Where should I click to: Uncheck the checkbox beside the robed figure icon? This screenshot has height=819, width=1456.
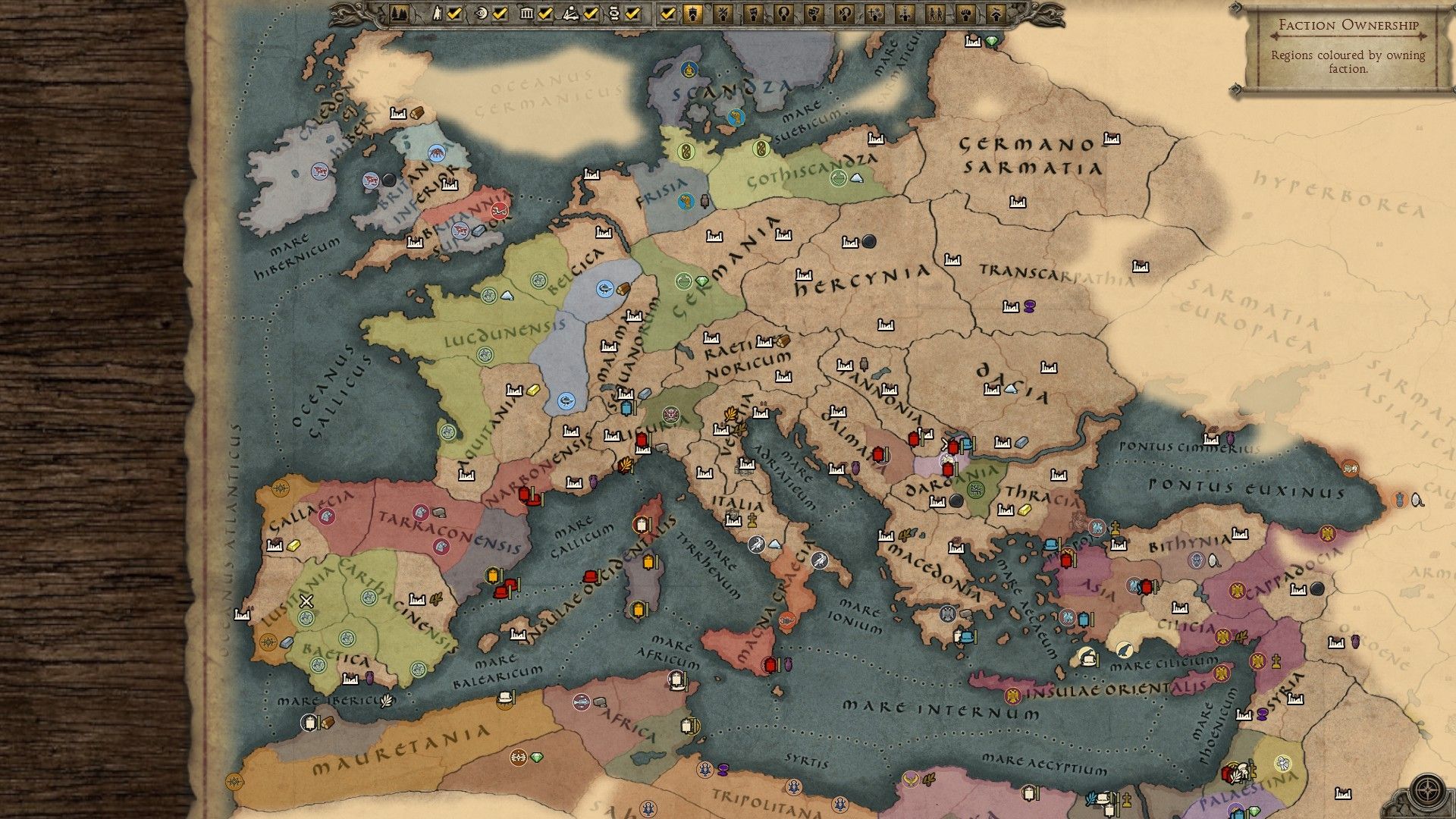454,13
